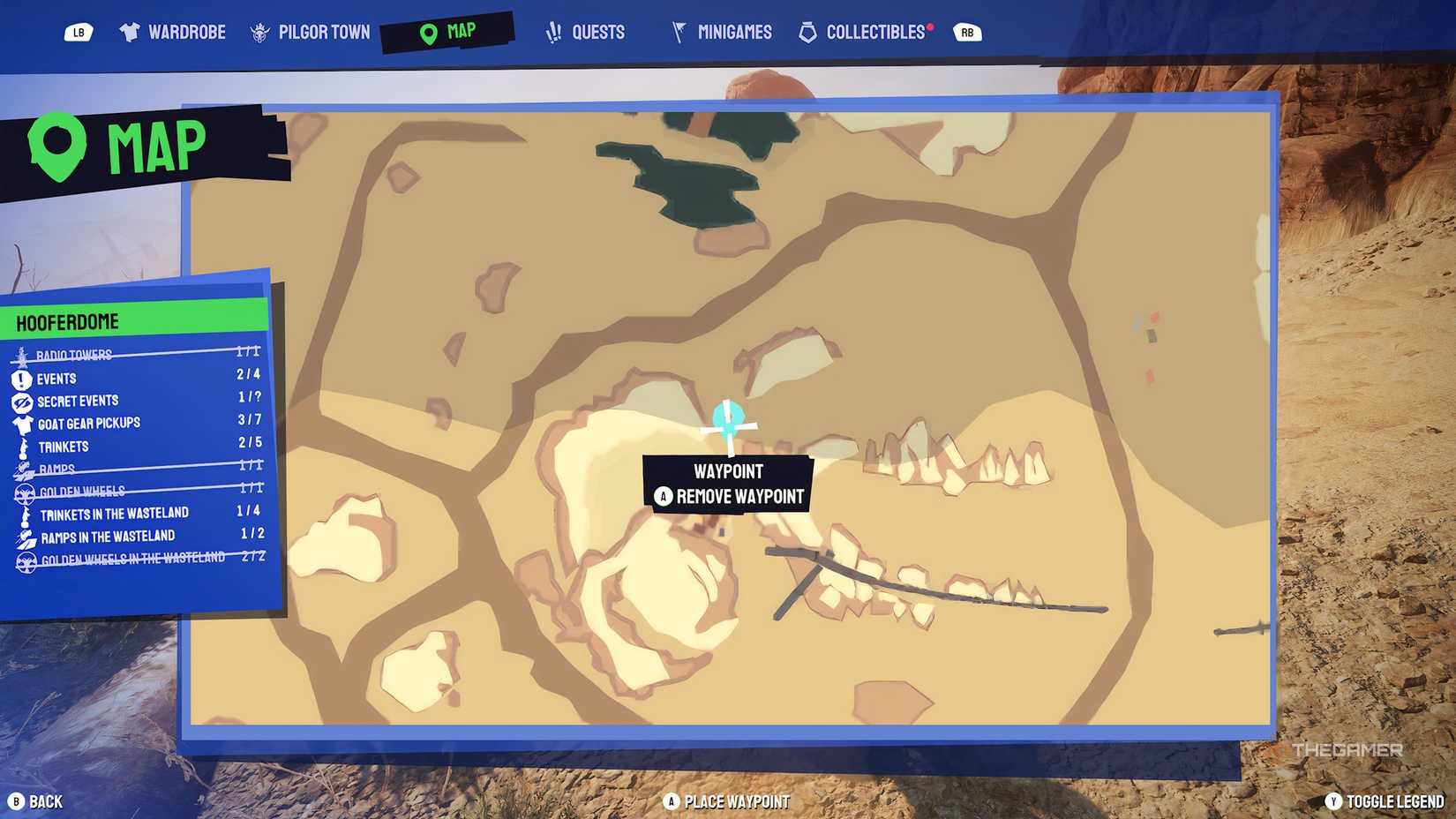The image size is (1456, 819).
Task: Click the Wardrobe shirt icon
Action: pos(131,31)
